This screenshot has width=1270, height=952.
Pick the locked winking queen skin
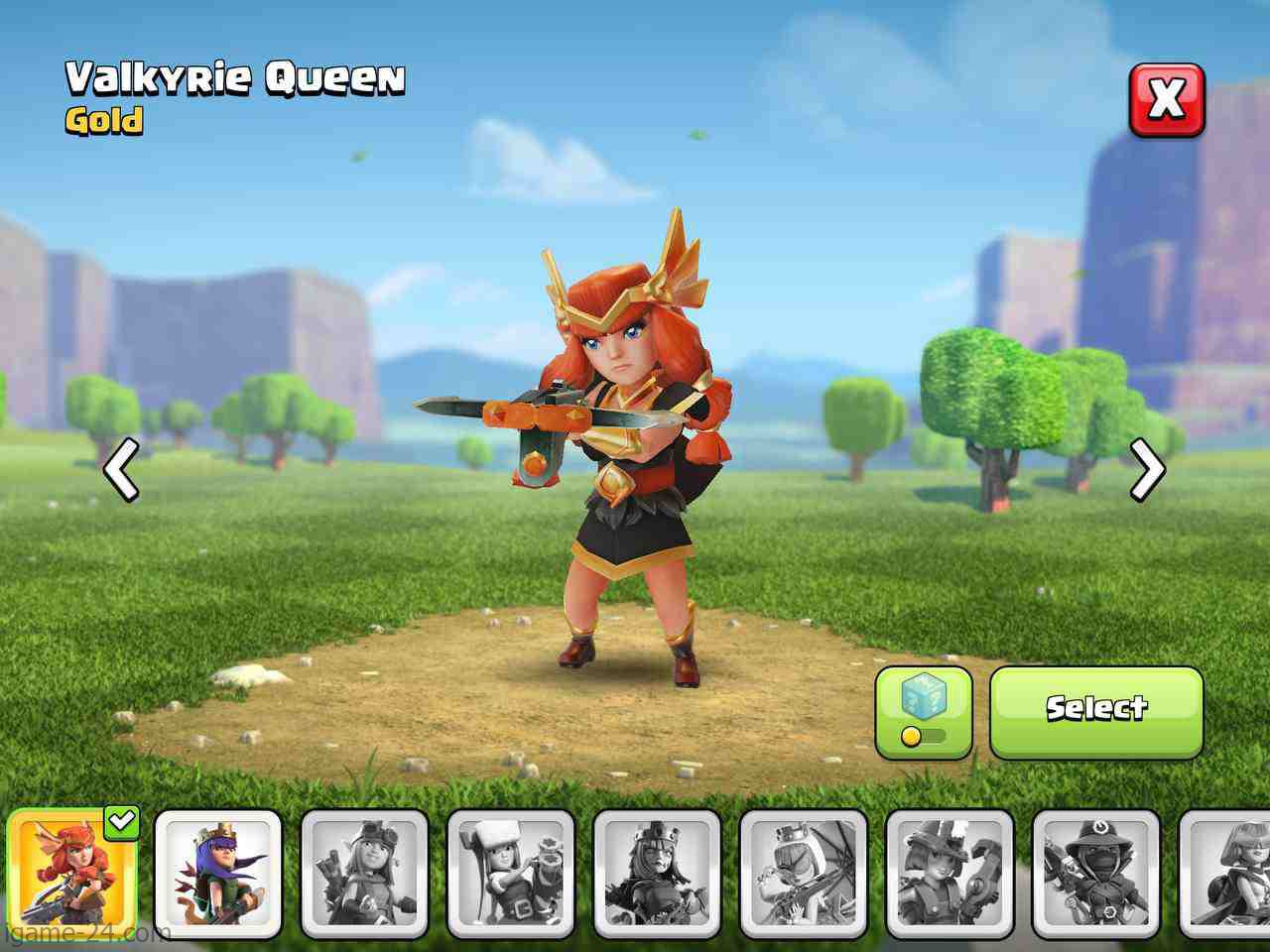coord(803,873)
